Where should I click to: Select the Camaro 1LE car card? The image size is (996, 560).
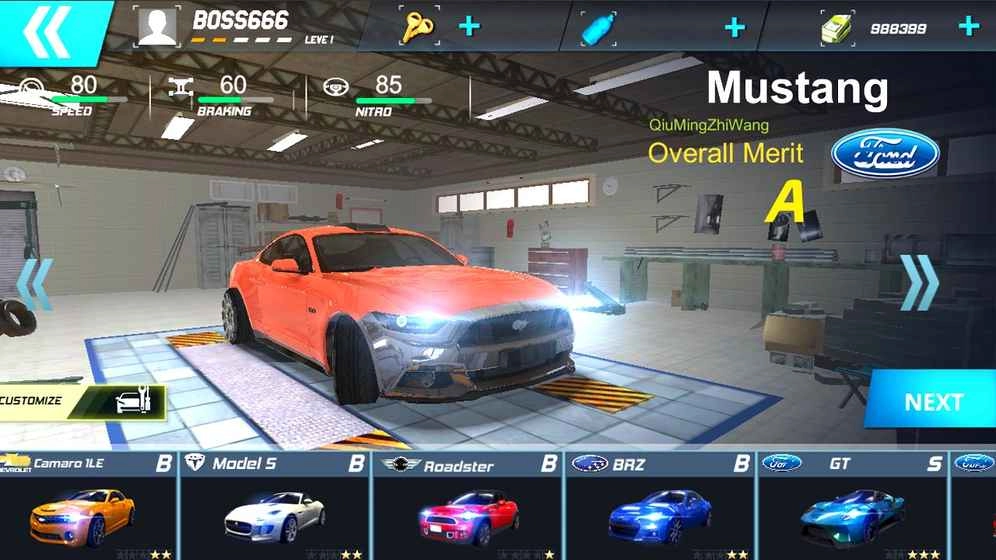pyautogui.click(x=88, y=505)
